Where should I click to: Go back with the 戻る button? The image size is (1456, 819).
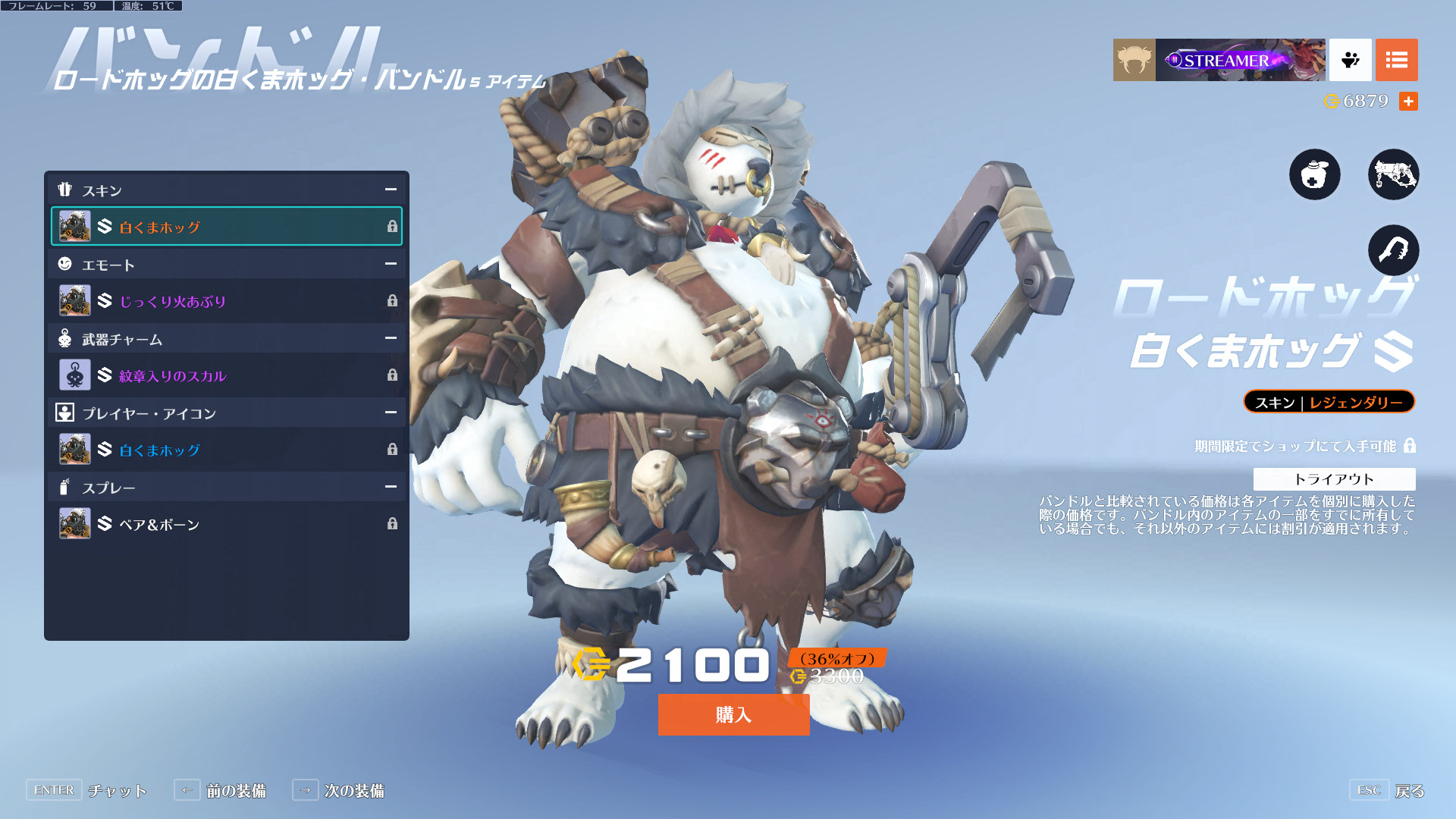click(1409, 791)
